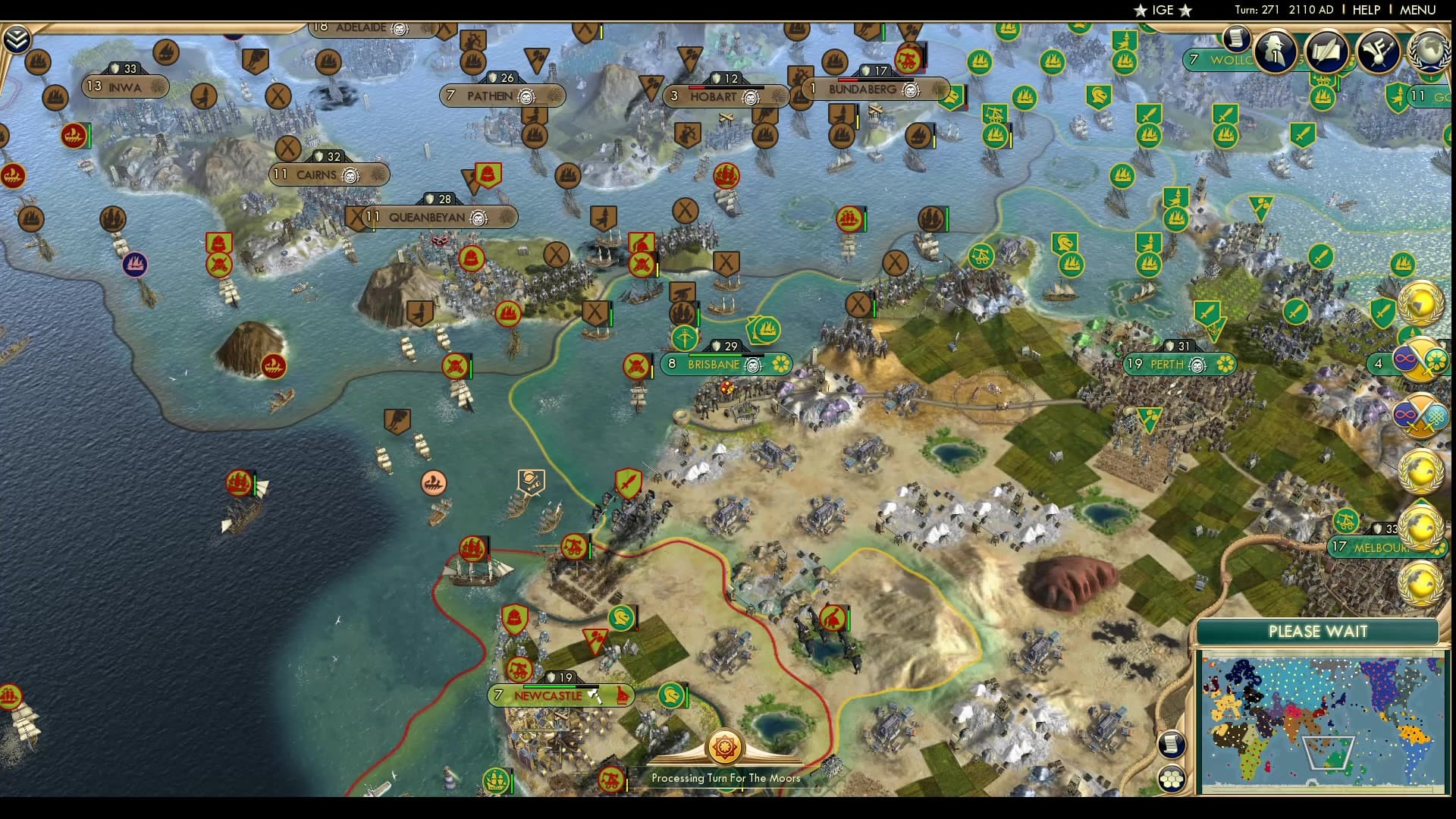
Task: Select the red enemy unit flag west of Brisbane
Action: pos(635,367)
